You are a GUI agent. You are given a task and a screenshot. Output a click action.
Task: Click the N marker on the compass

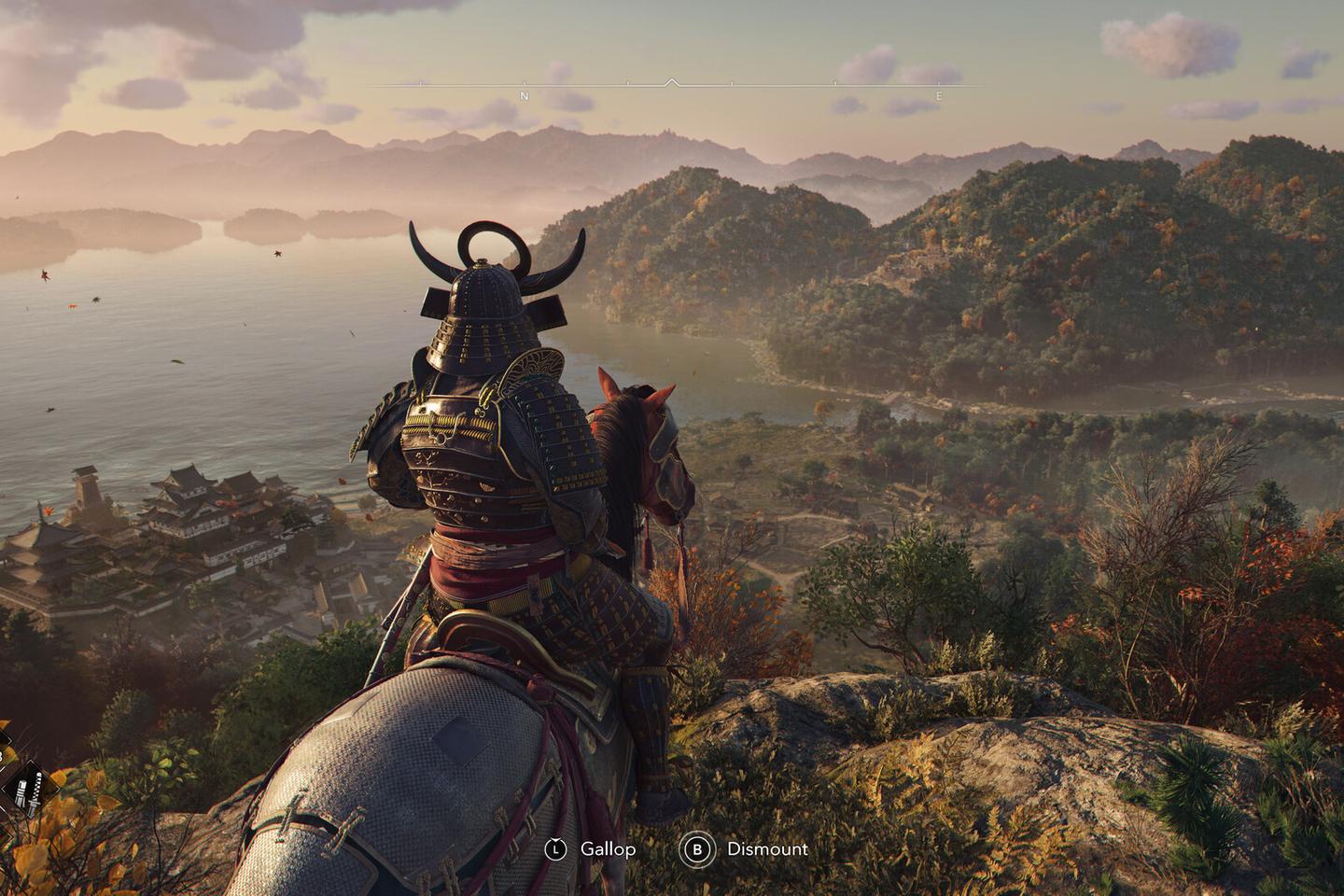[x=525, y=94]
